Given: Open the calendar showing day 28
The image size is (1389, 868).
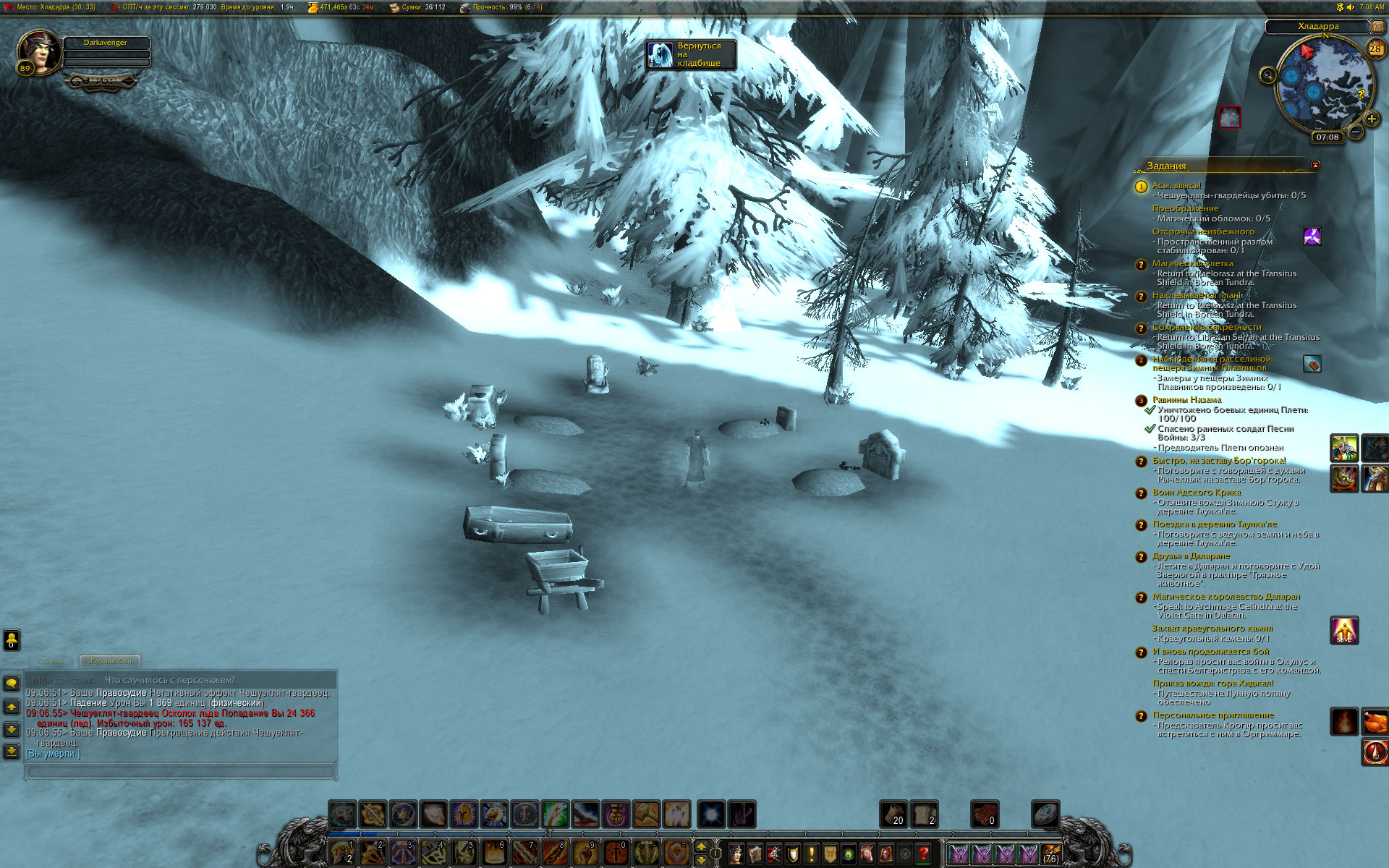Looking at the screenshot, I should click(x=1375, y=49).
